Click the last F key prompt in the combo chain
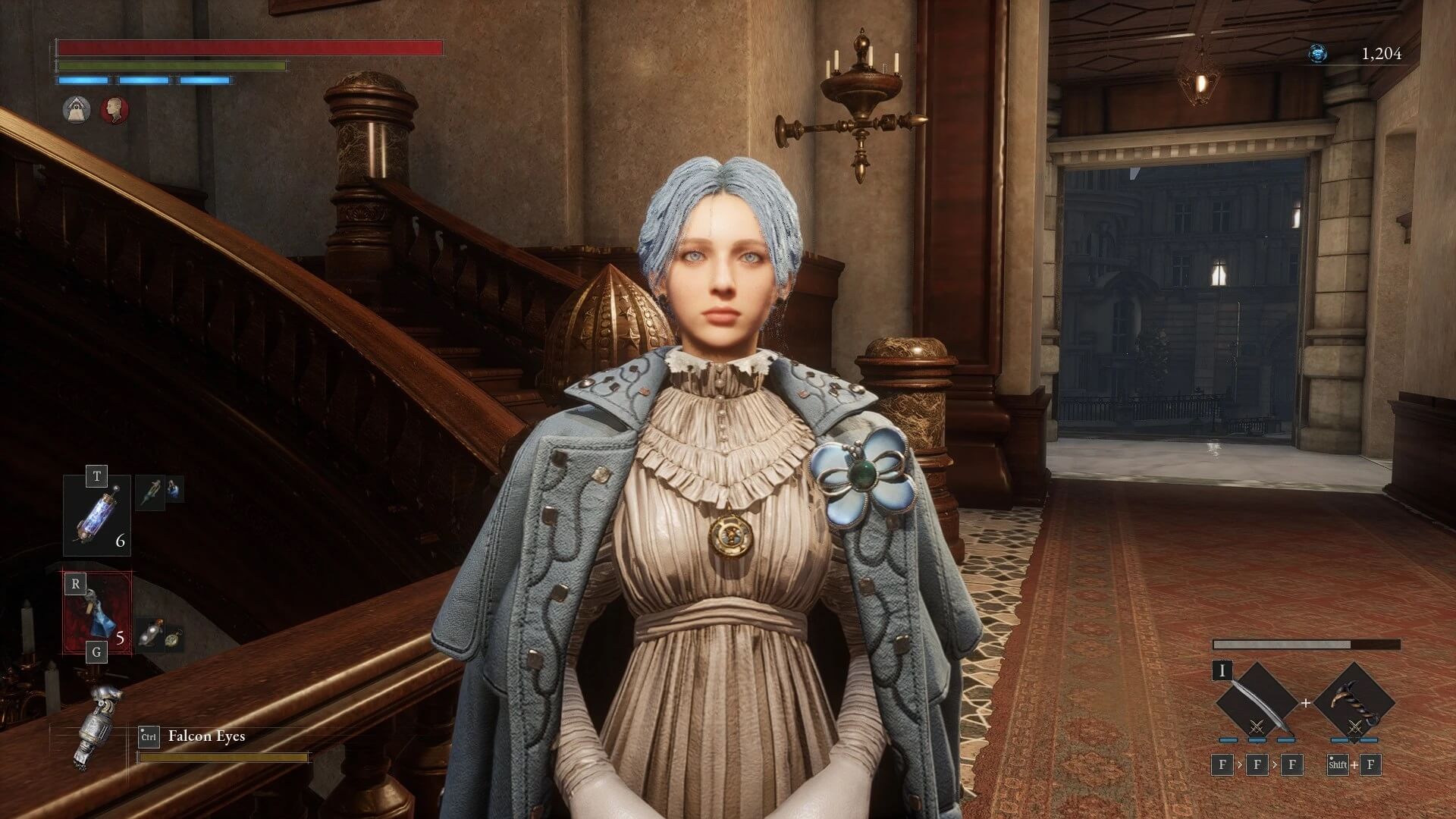 [1370, 765]
